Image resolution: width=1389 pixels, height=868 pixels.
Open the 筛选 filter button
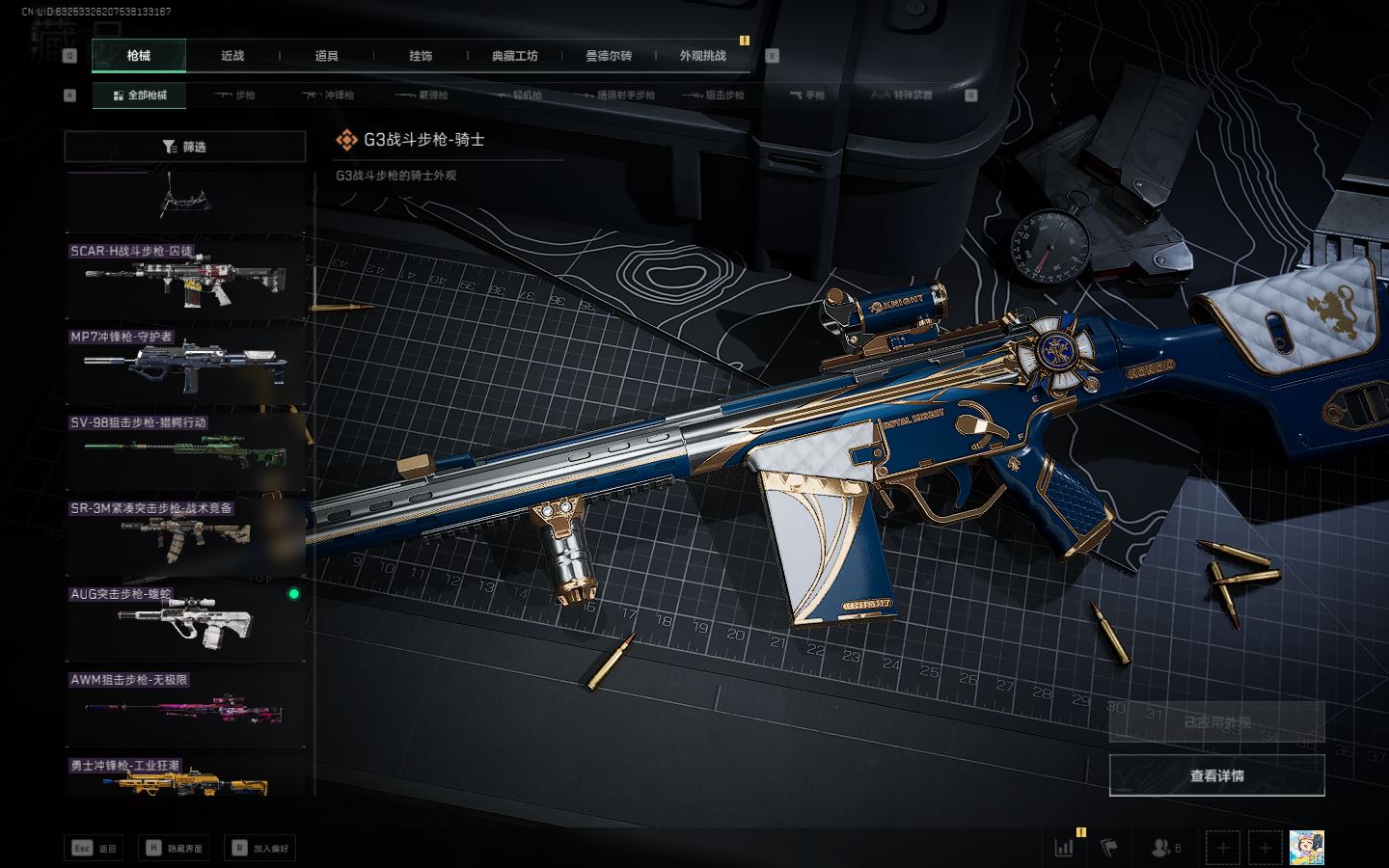point(184,147)
